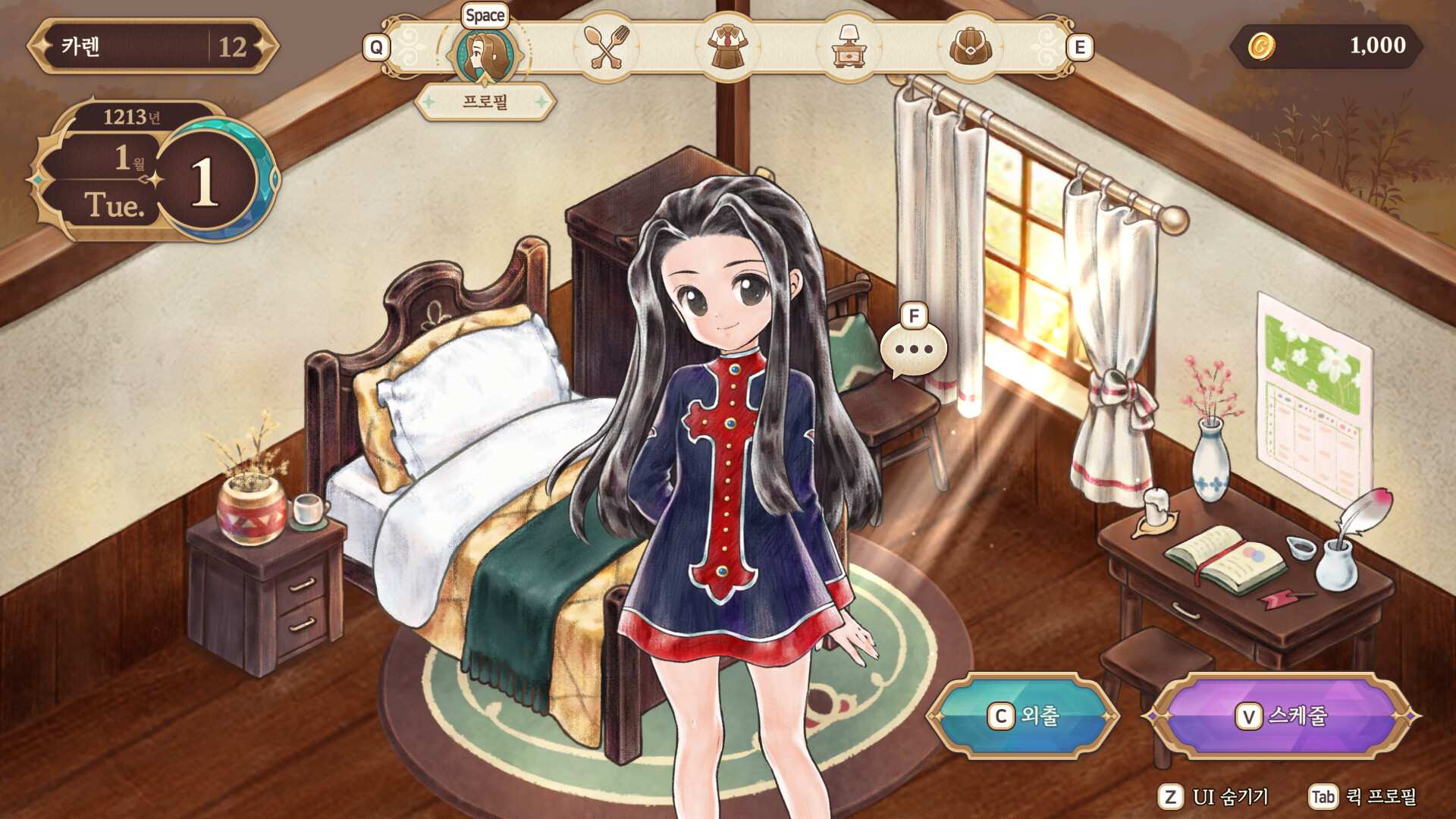1456x819 pixels.
Task: Open the backpack inventory icon
Action: [x=972, y=47]
